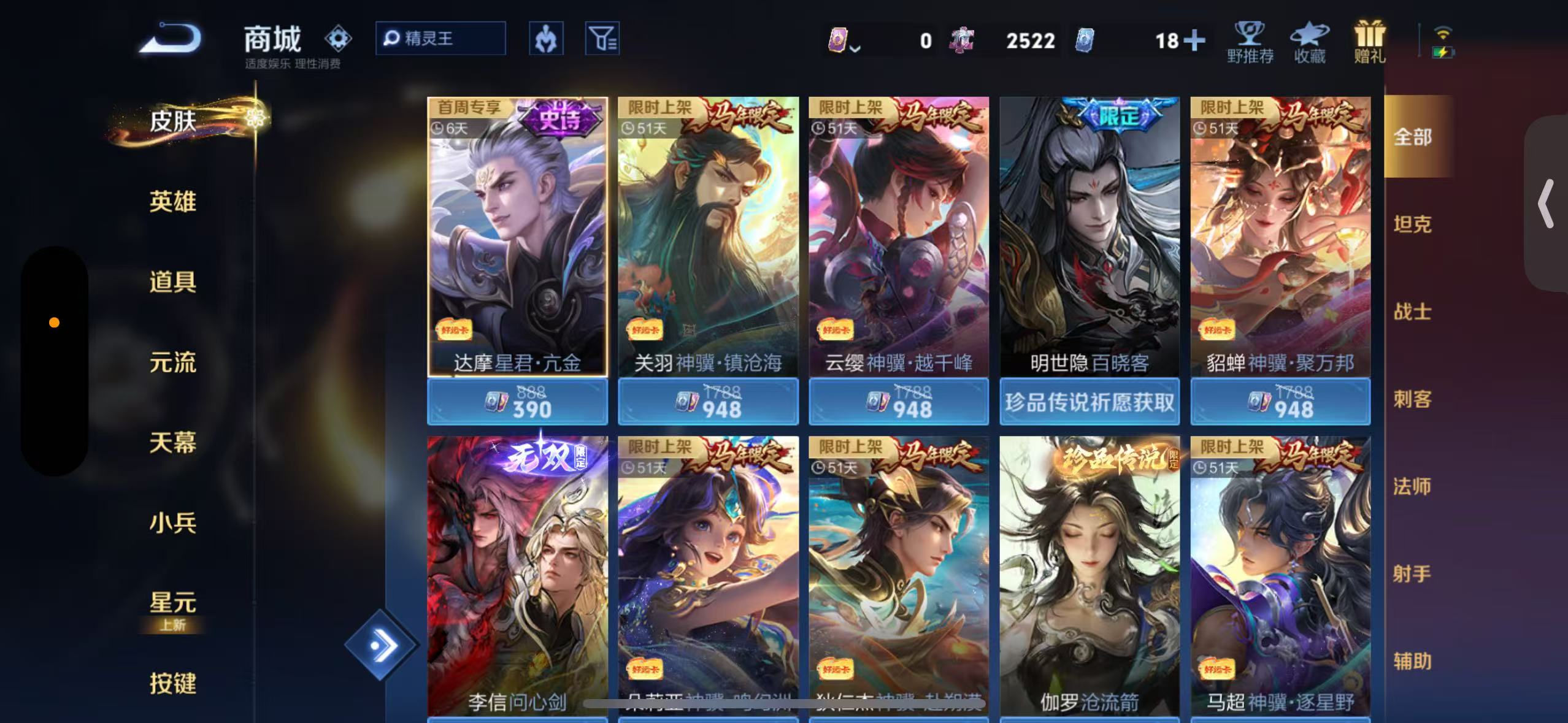
Task: Click the hero head filter icon beside search
Action: tap(545, 38)
